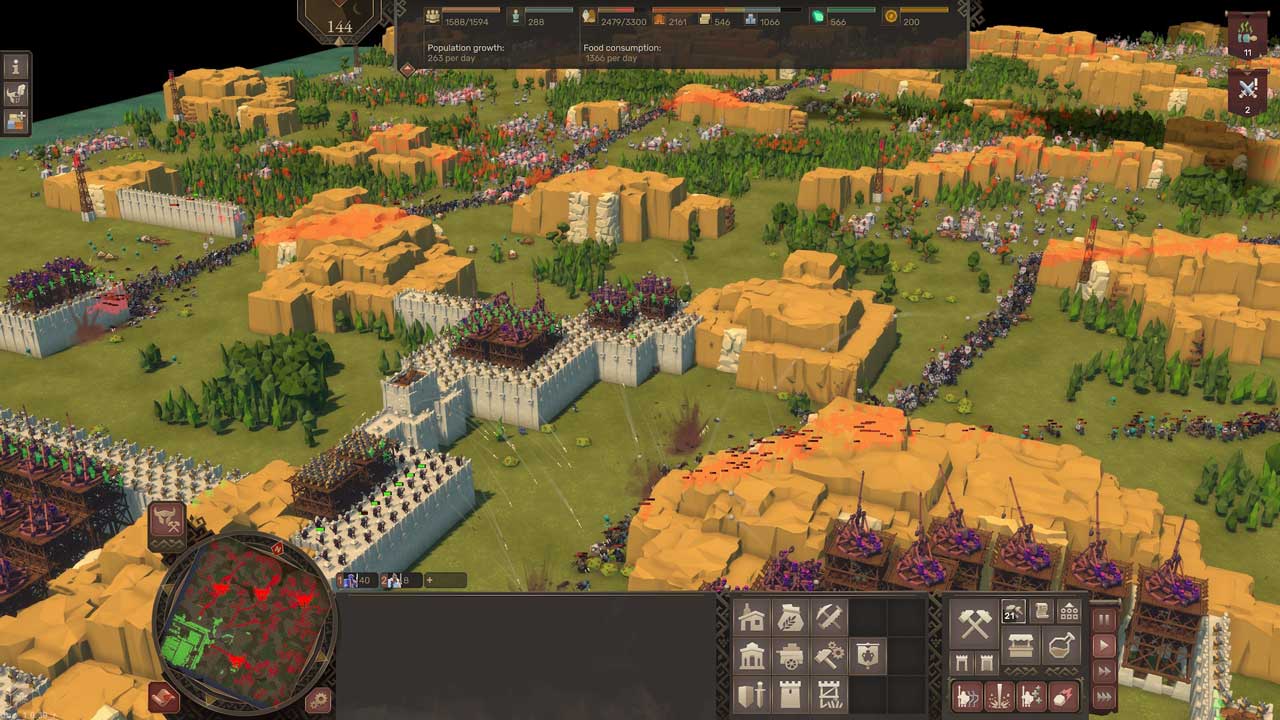
Task: Select army group 1 with 40 units
Action: pyautogui.click(x=357, y=580)
